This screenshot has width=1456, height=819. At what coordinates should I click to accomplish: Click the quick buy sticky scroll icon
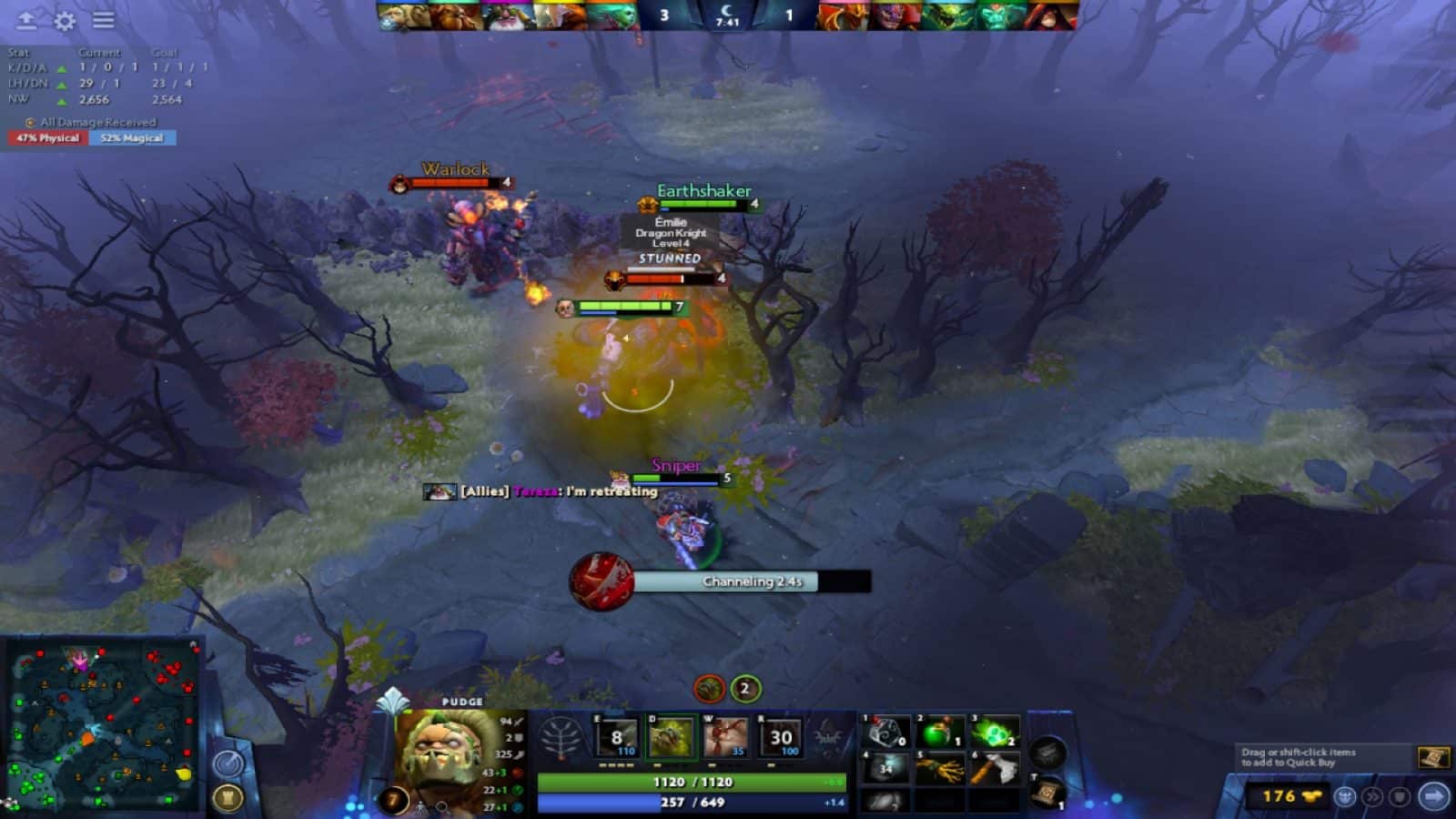pyautogui.click(x=1435, y=758)
